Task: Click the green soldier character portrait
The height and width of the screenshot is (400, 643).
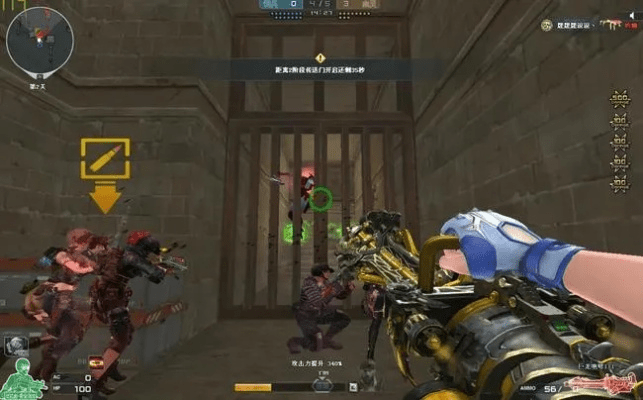Action: click(22, 382)
